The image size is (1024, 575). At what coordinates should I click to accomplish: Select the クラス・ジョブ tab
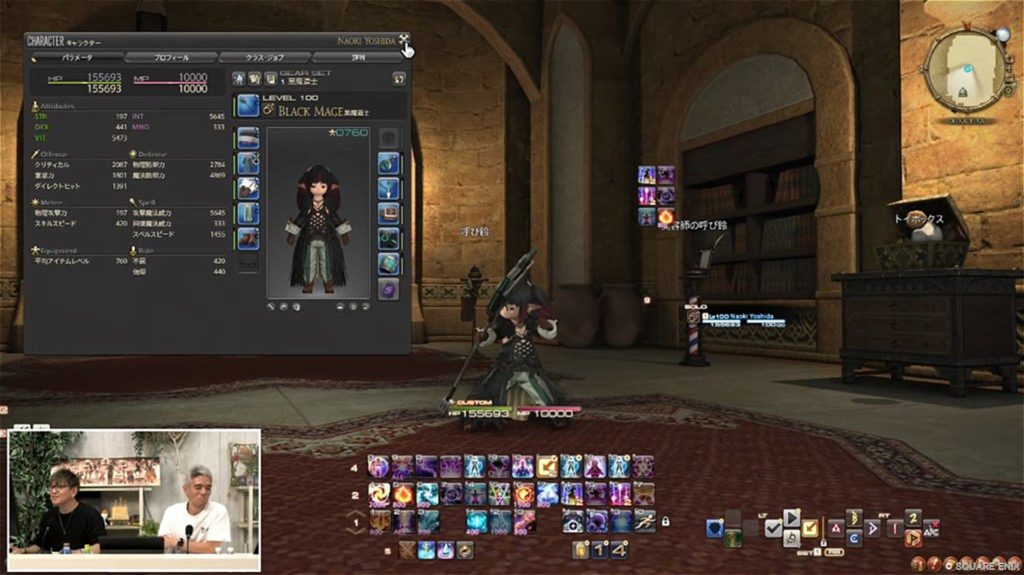[264, 58]
